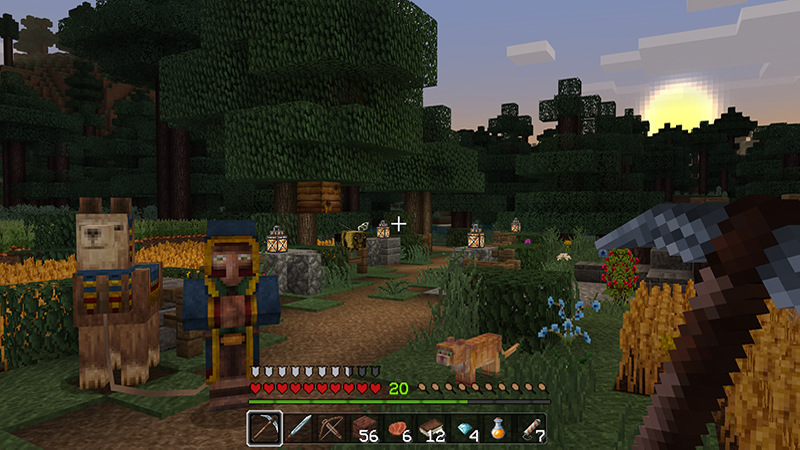Select the orange potion bottle slot
Image resolution: width=800 pixels, height=450 pixels.
[499, 429]
